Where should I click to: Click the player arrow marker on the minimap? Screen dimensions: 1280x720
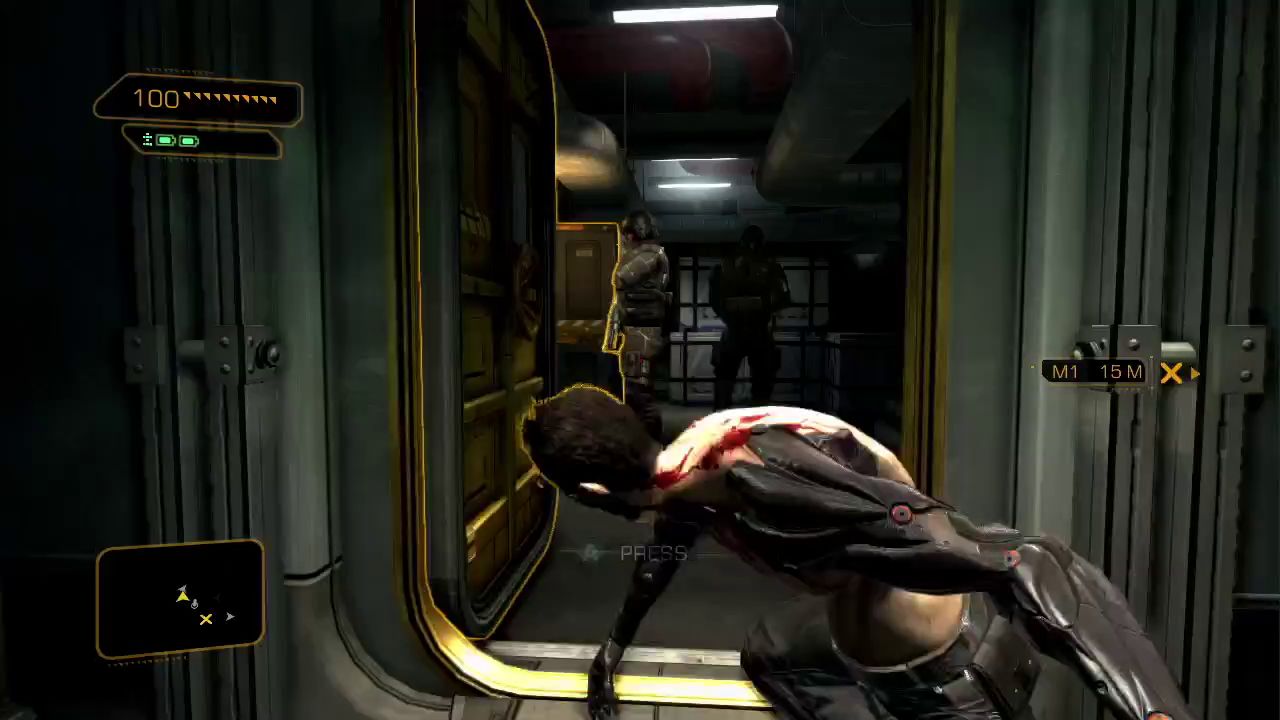(x=184, y=596)
